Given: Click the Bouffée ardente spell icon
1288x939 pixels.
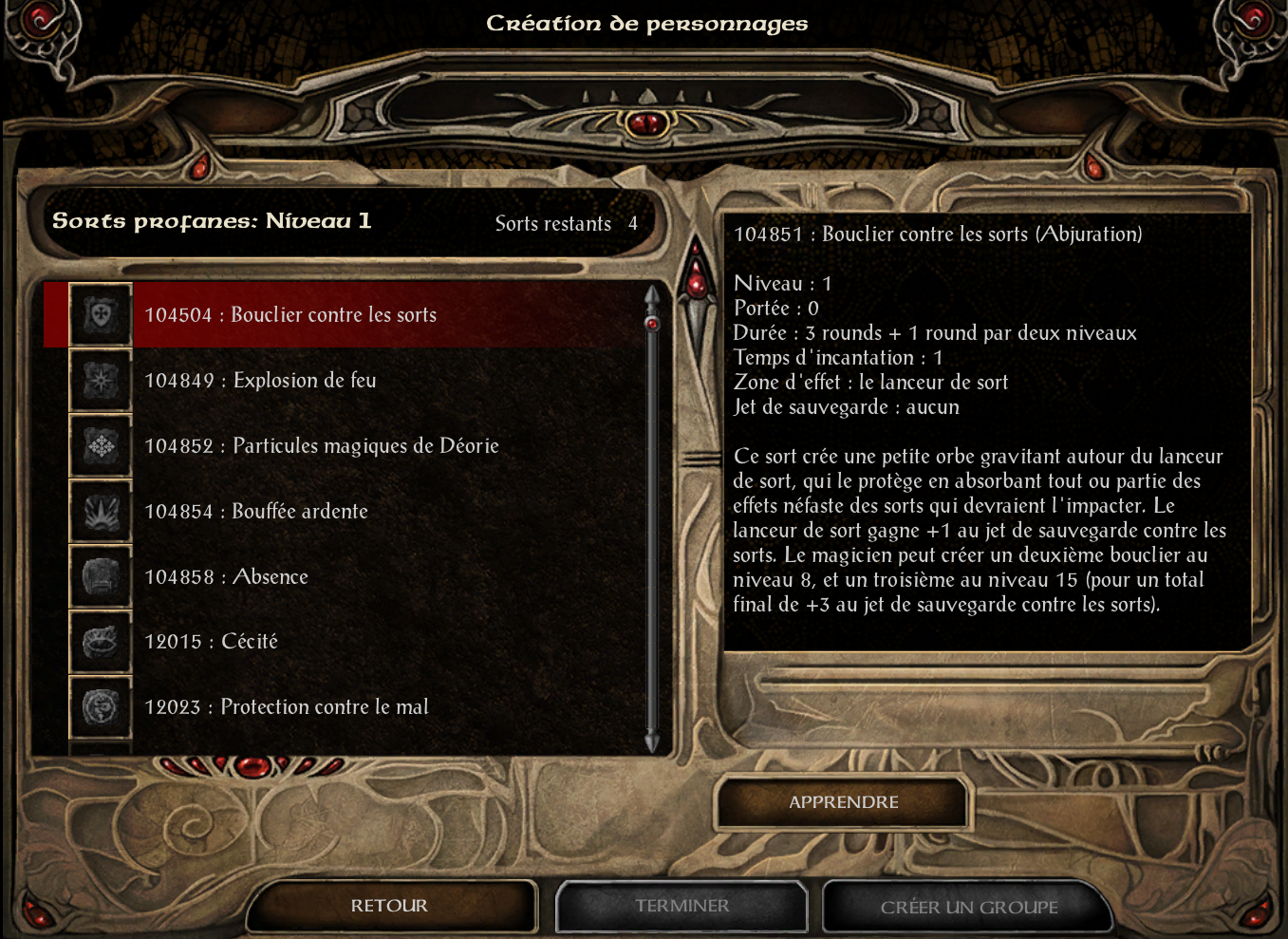Looking at the screenshot, I should point(101,512).
